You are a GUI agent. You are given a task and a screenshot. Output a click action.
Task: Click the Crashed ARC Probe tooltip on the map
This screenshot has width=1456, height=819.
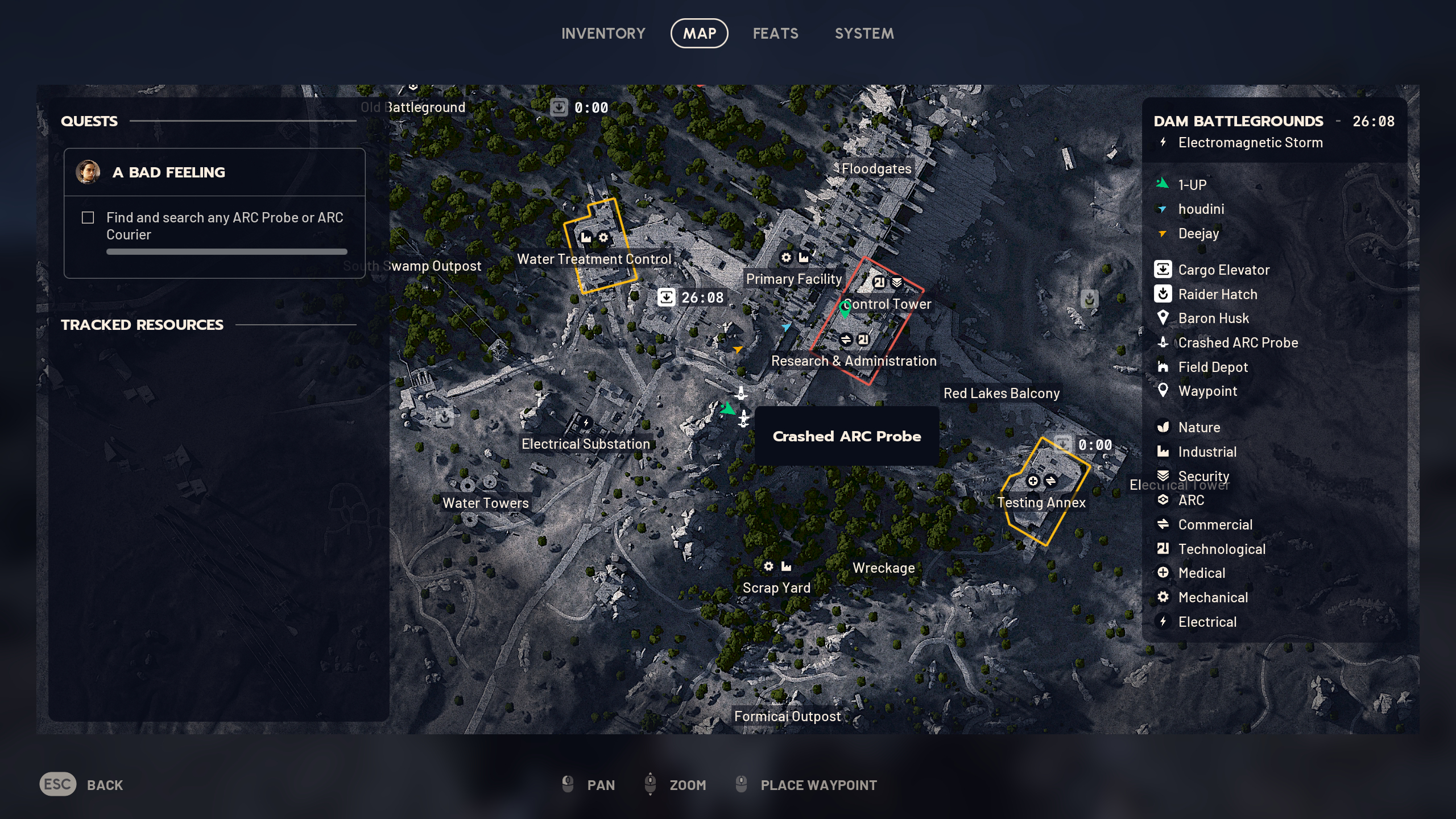pyautogui.click(x=847, y=436)
